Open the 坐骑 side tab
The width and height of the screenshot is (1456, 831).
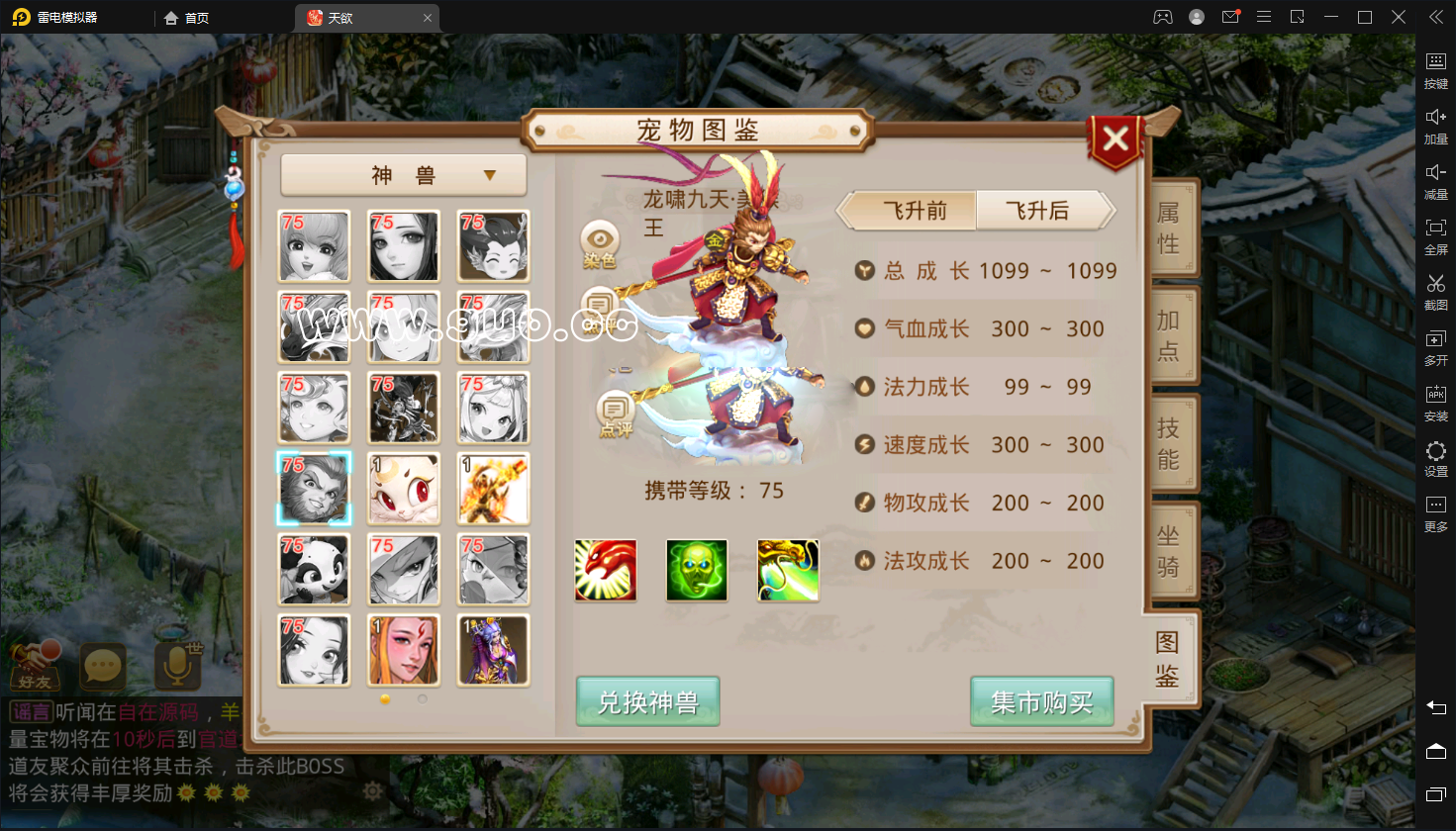click(x=1169, y=551)
